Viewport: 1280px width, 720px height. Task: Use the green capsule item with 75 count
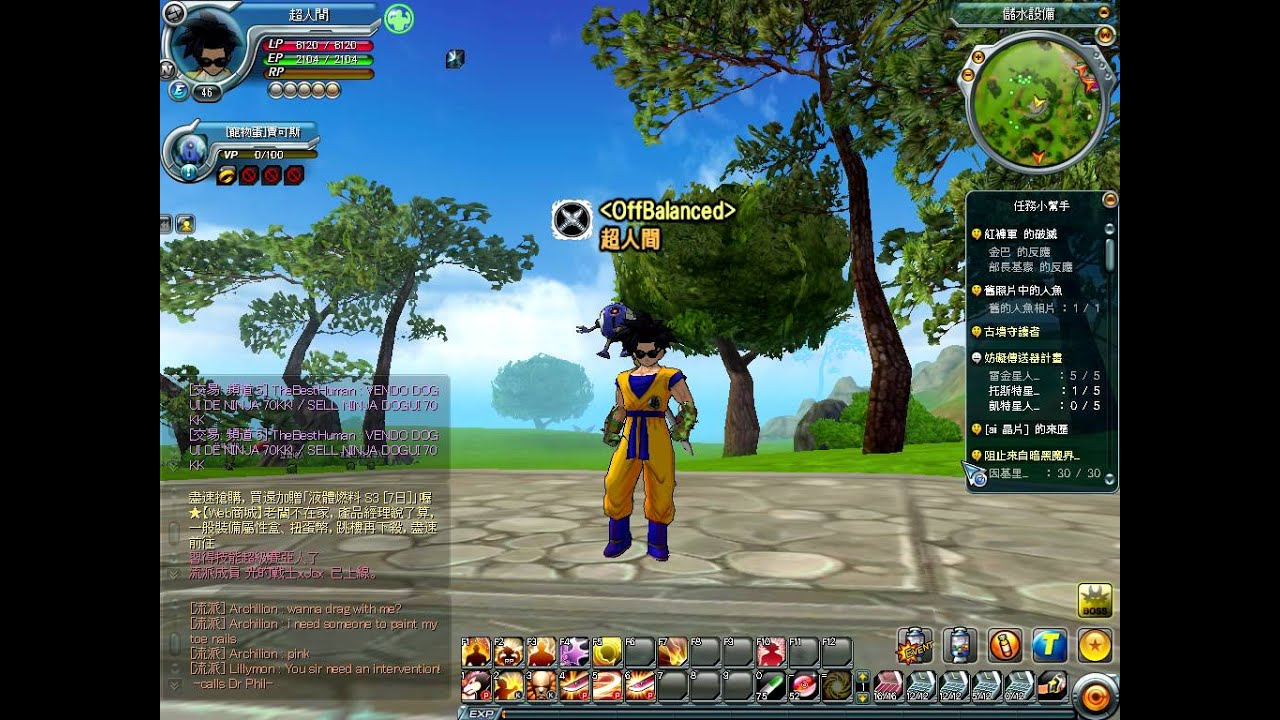pos(770,685)
